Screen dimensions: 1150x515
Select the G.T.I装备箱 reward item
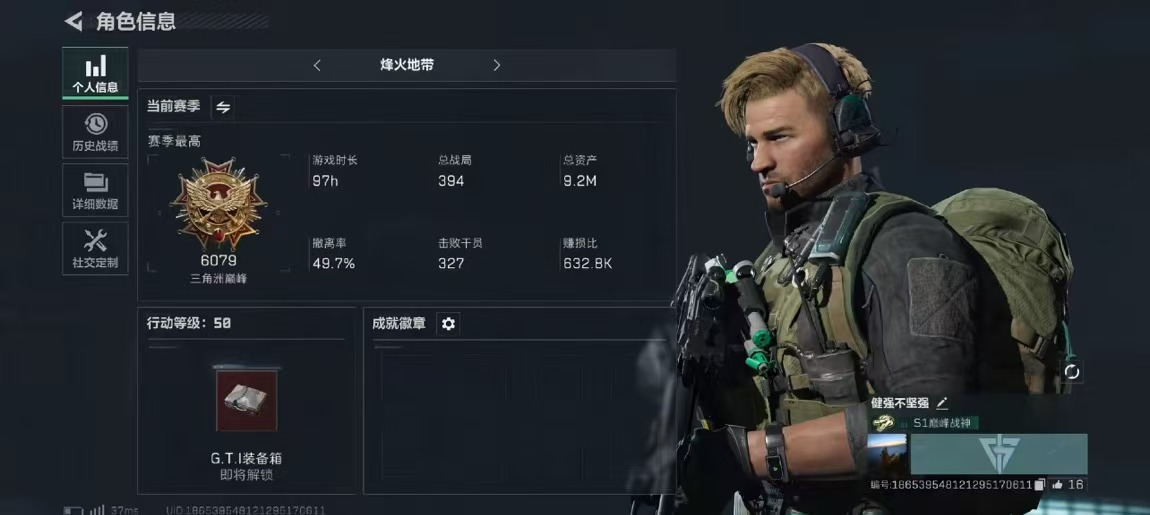246,402
